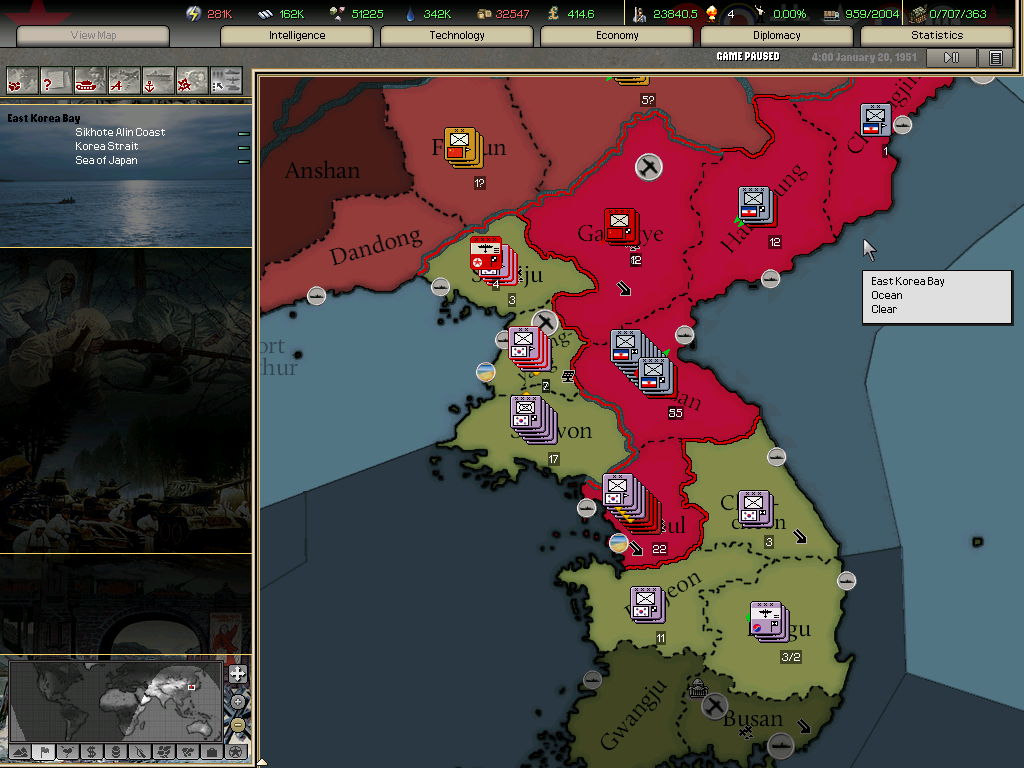Click the world minimap
This screenshot has width=1024, height=768.
tap(116, 700)
